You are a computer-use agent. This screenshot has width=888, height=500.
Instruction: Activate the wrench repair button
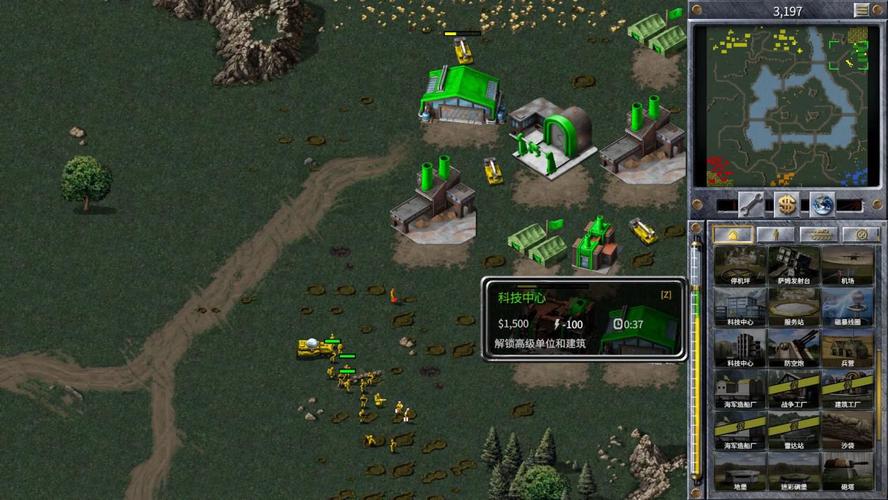pyautogui.click(x=751, y=204)
